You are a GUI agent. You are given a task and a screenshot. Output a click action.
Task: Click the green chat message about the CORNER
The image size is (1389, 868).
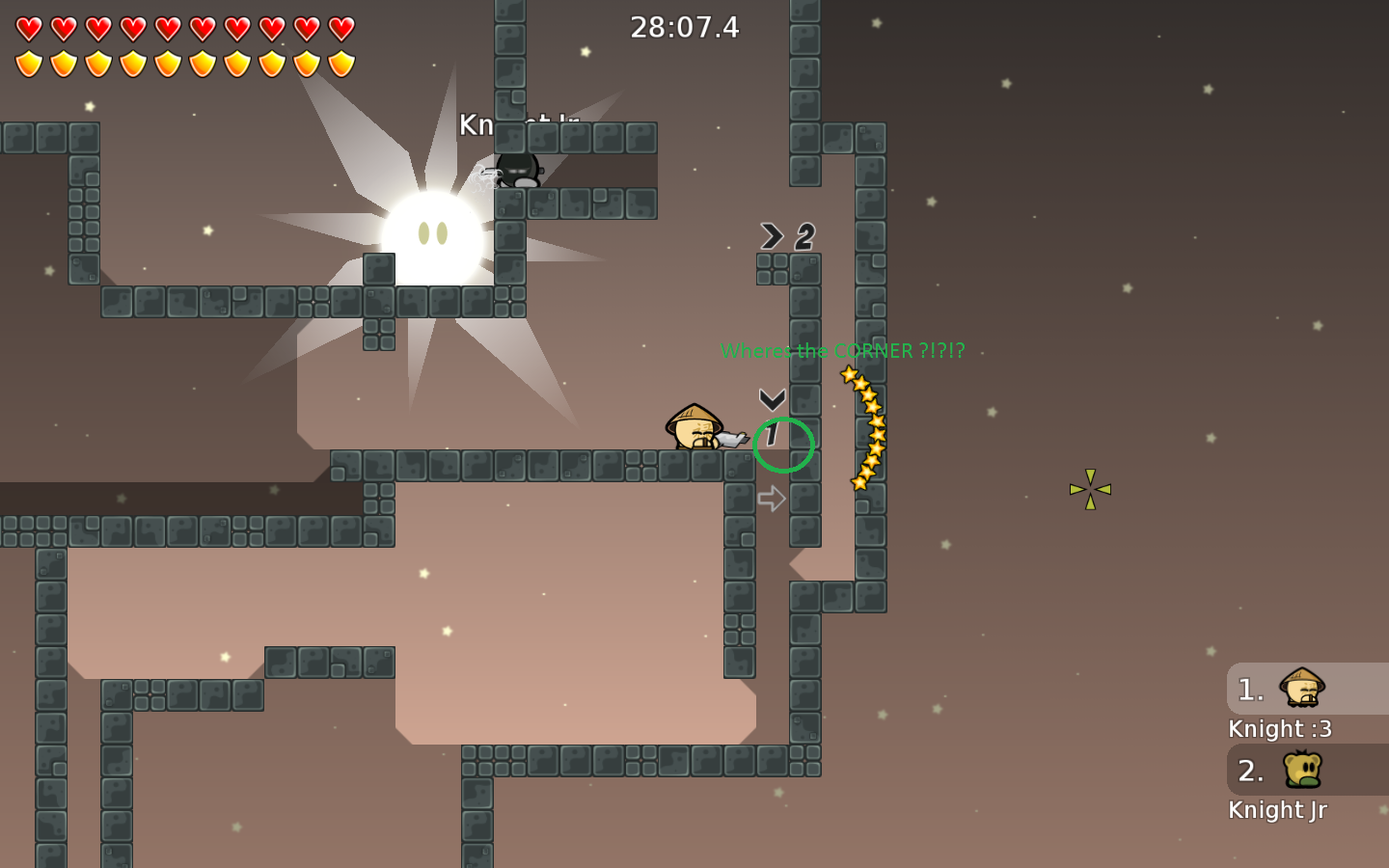point(842,351)
